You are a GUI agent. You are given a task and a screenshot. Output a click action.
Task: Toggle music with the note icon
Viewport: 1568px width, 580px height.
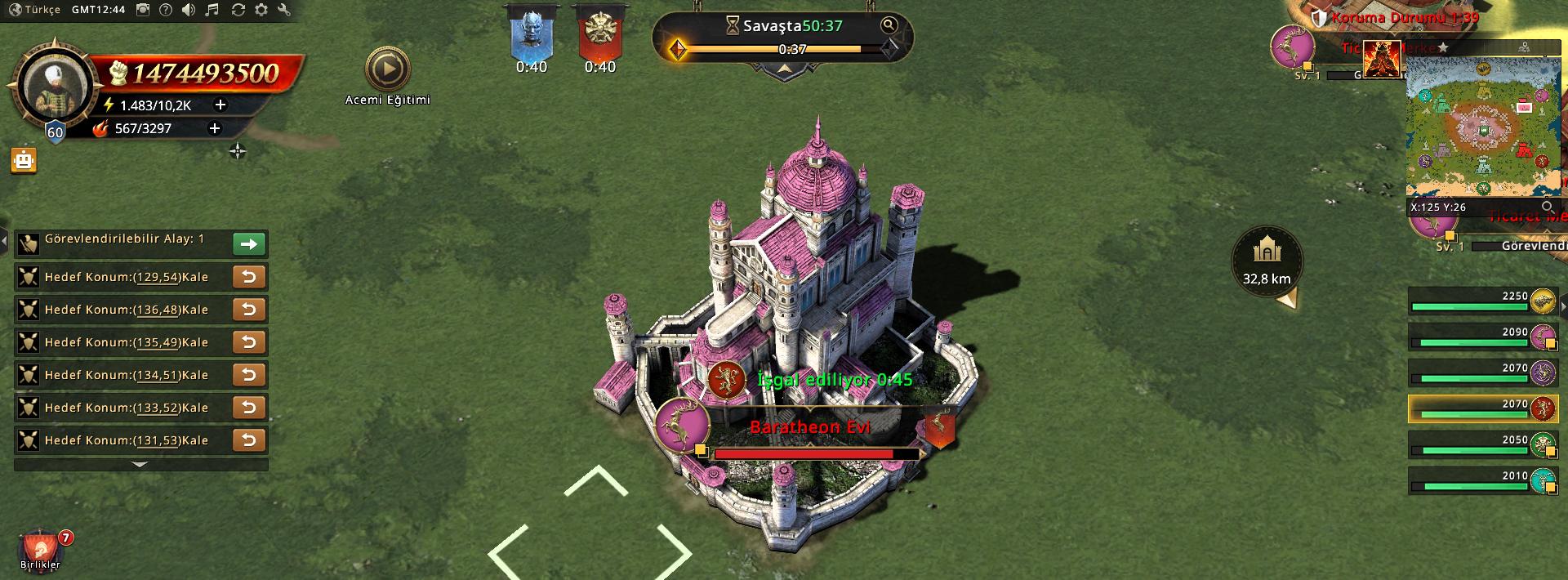(212, 10)
